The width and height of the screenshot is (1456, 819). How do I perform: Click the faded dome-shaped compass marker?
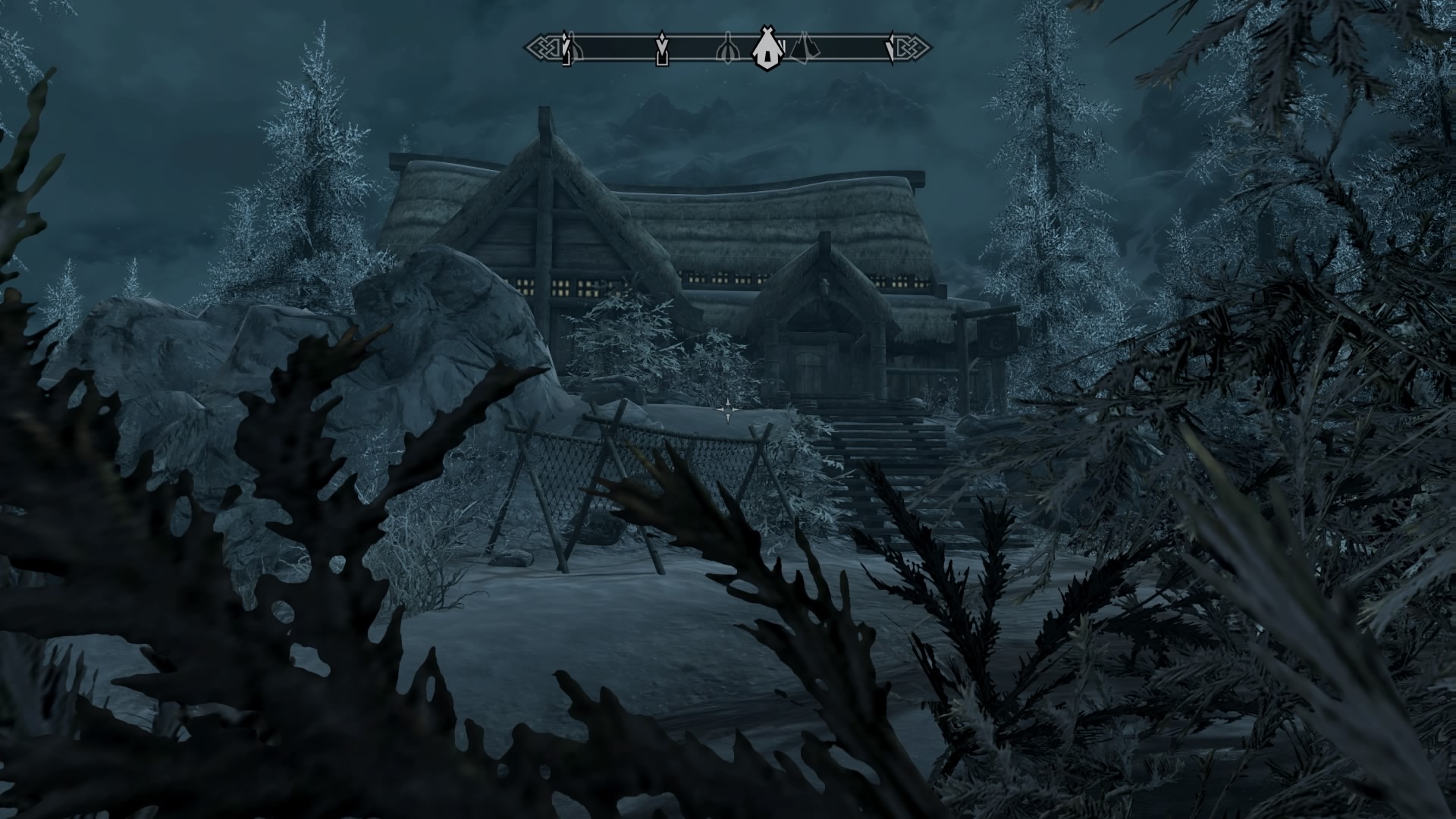(x=728, y=49)
